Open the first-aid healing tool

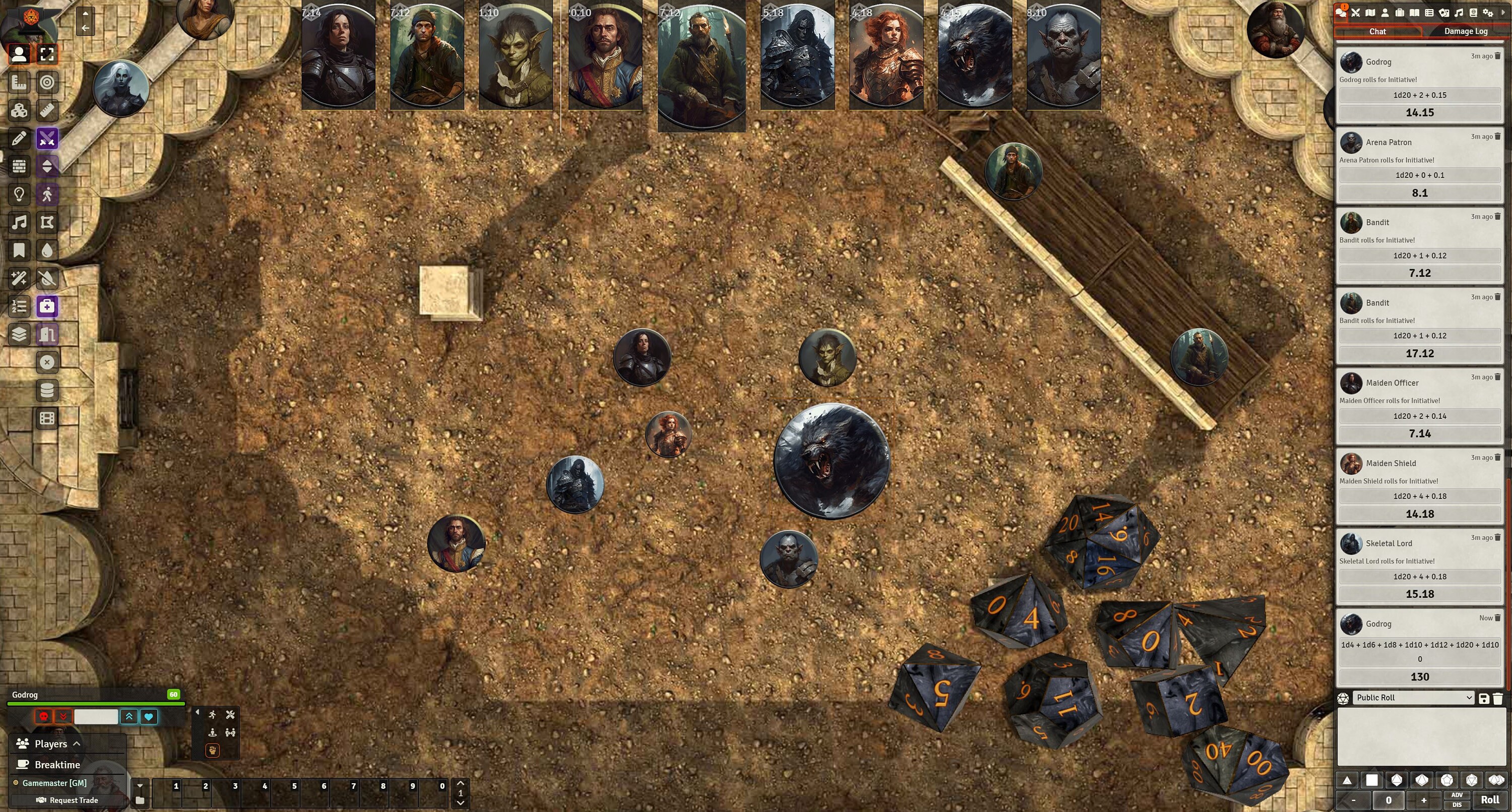47,306
